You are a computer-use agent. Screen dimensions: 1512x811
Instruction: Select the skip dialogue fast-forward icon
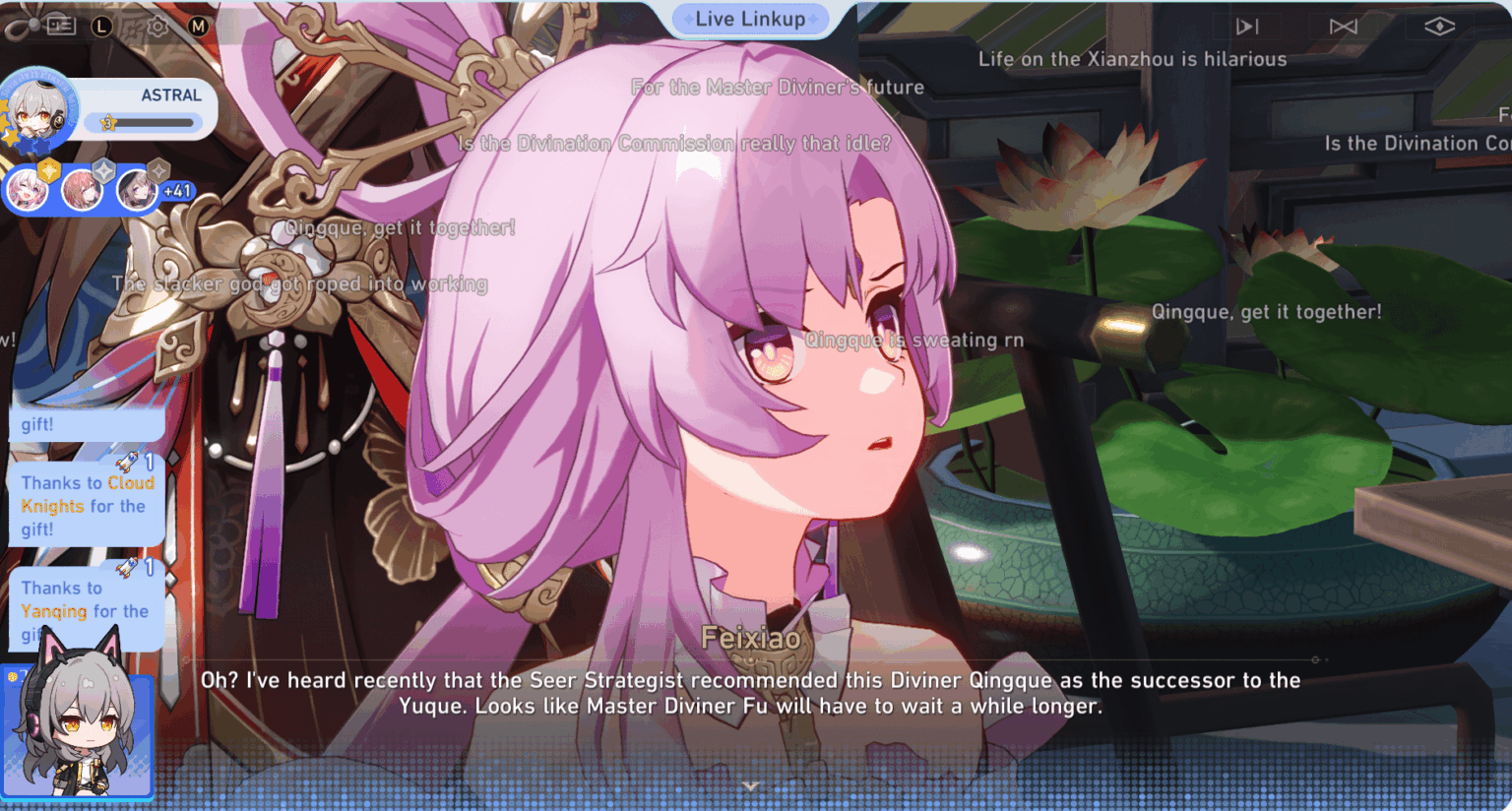(x=1246, y=26)
